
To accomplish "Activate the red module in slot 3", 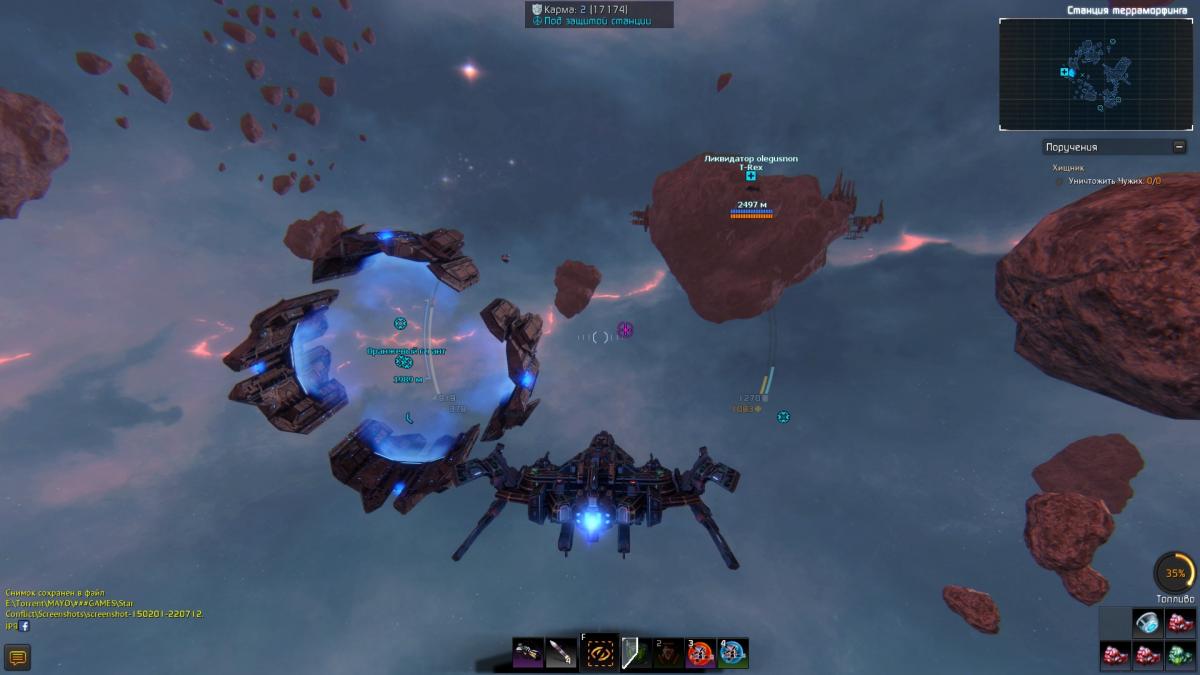I will coord(700,653).
